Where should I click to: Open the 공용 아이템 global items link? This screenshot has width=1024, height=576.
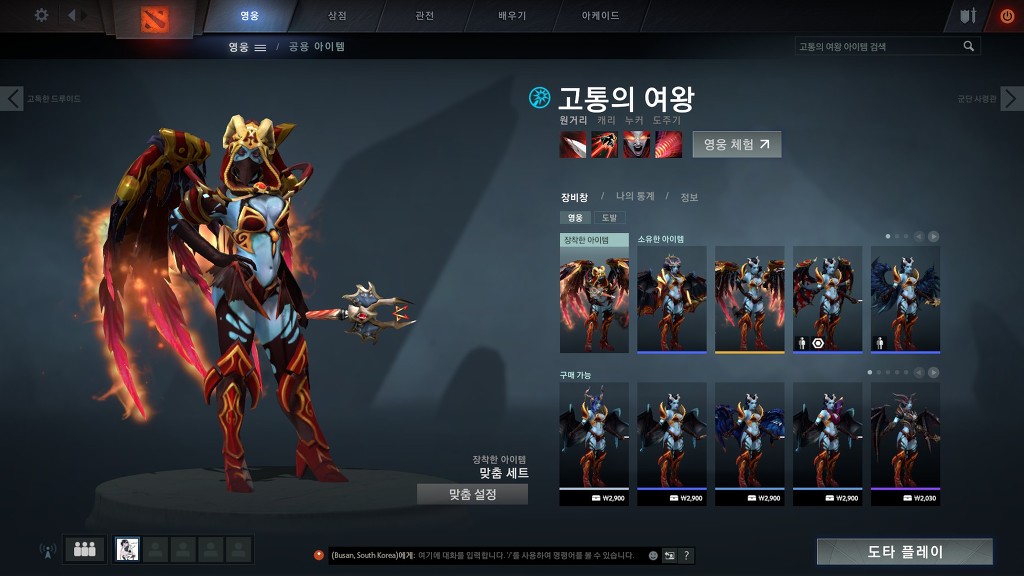tap(316, 46)
